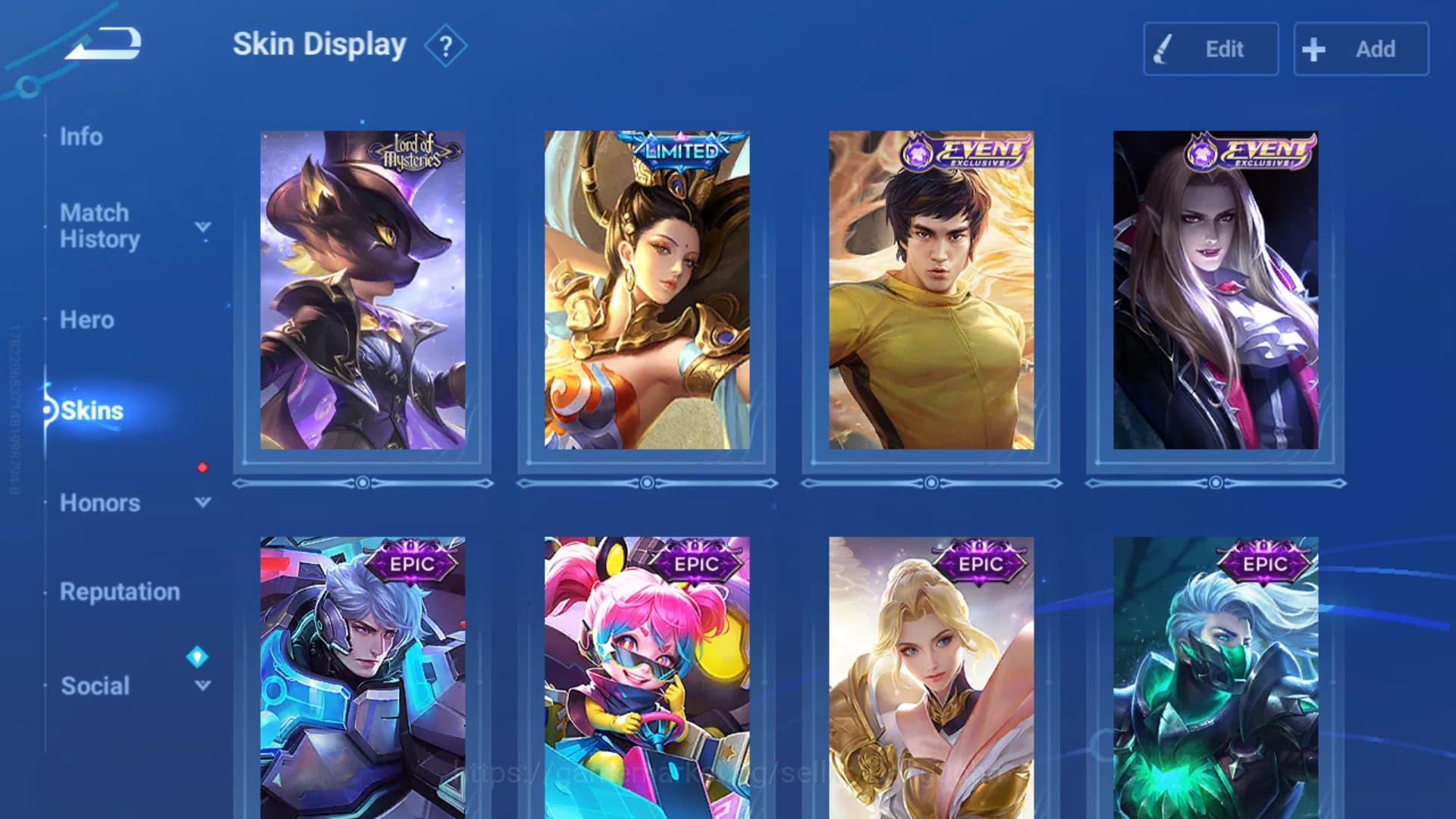
Task: Click the red notification dot near Honors
Action: 201,469
